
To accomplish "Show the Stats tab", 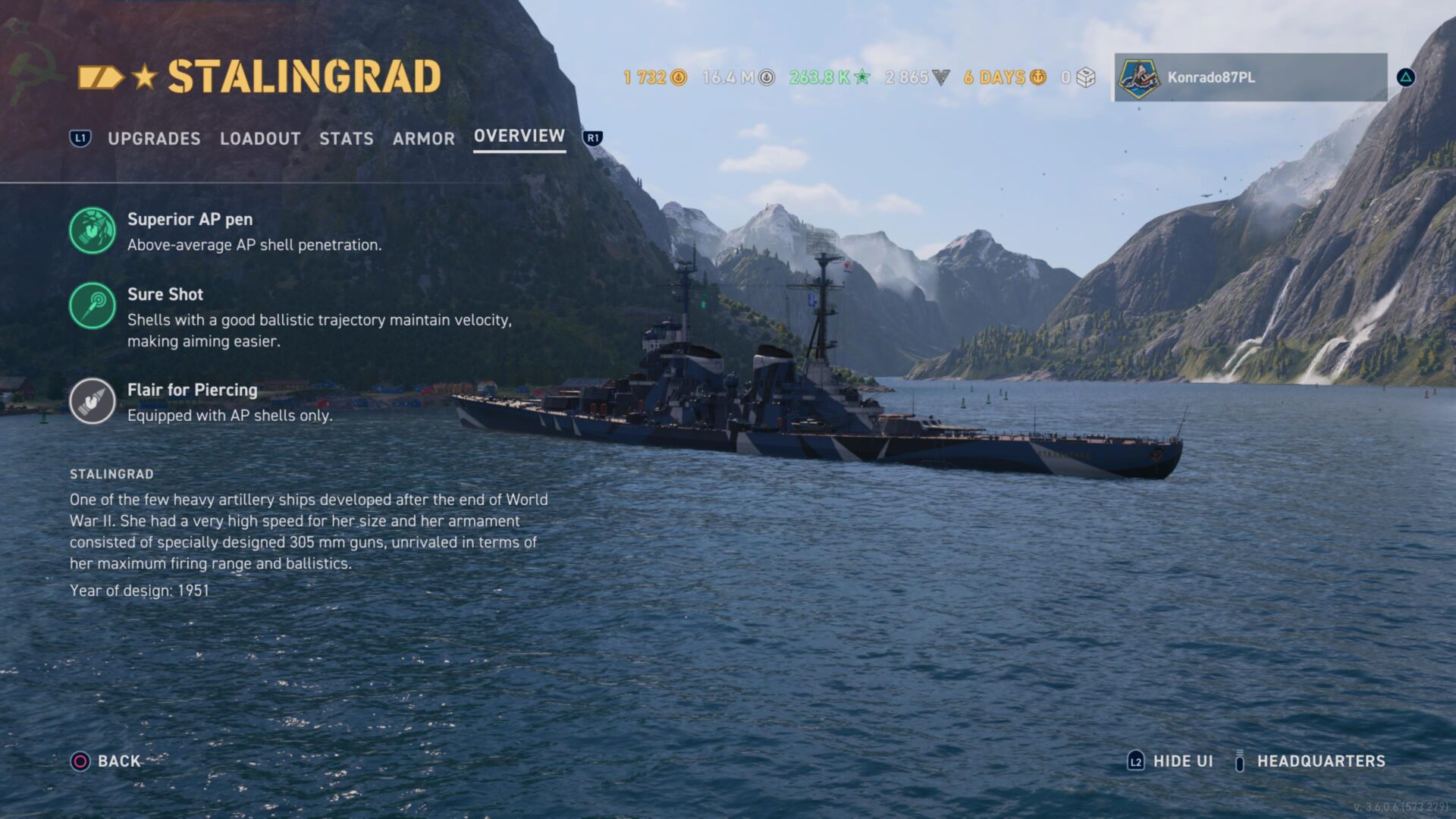I will [x=346, y=139].
